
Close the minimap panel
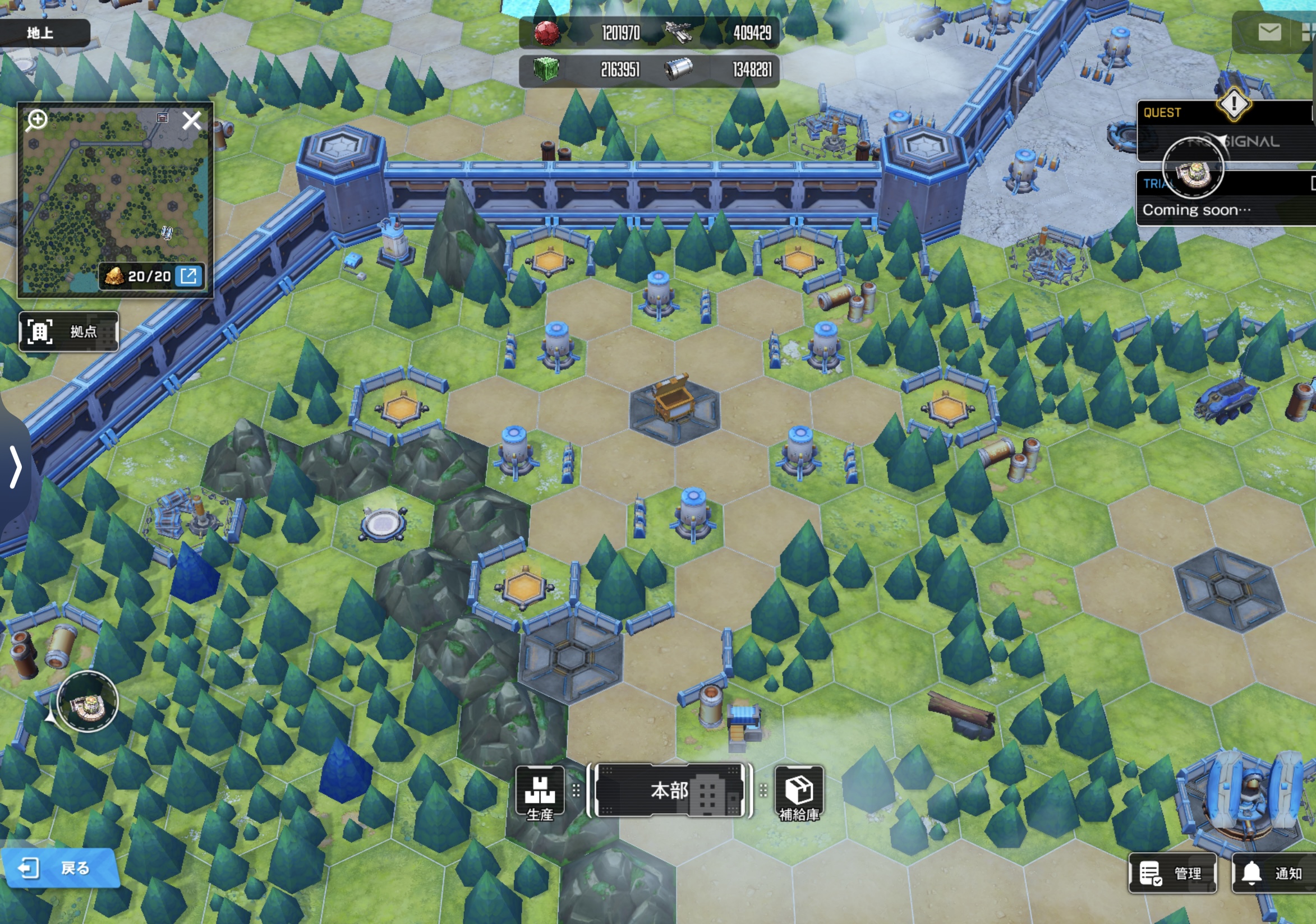(191, 121)
